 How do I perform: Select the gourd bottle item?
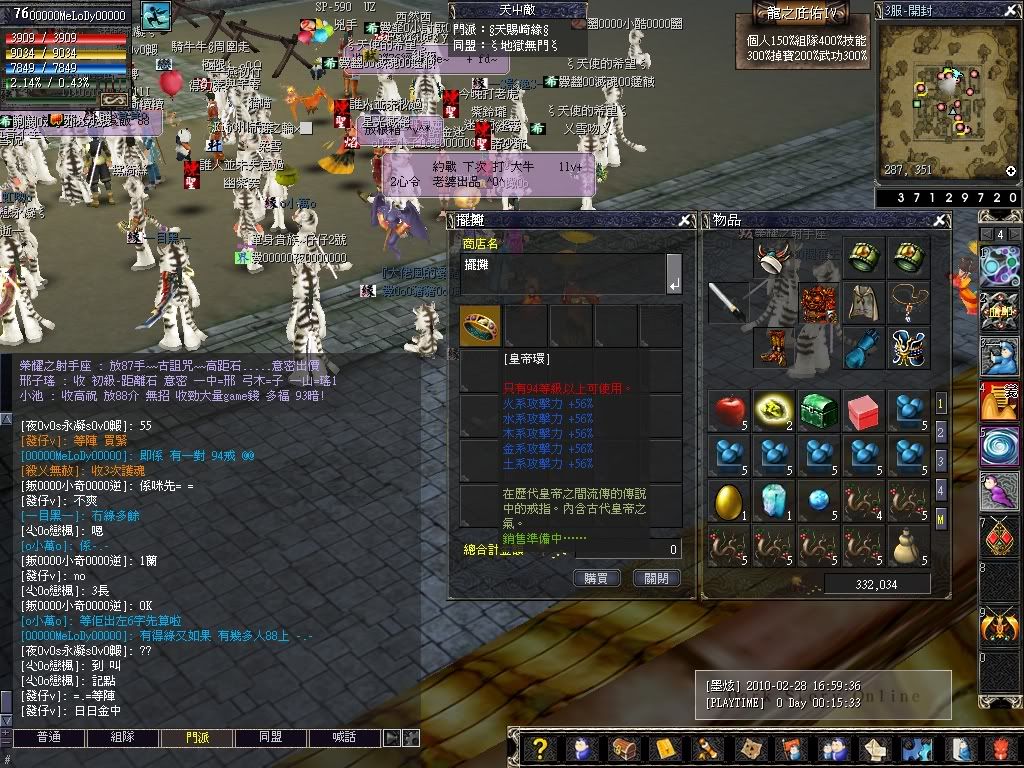(908, 545)
